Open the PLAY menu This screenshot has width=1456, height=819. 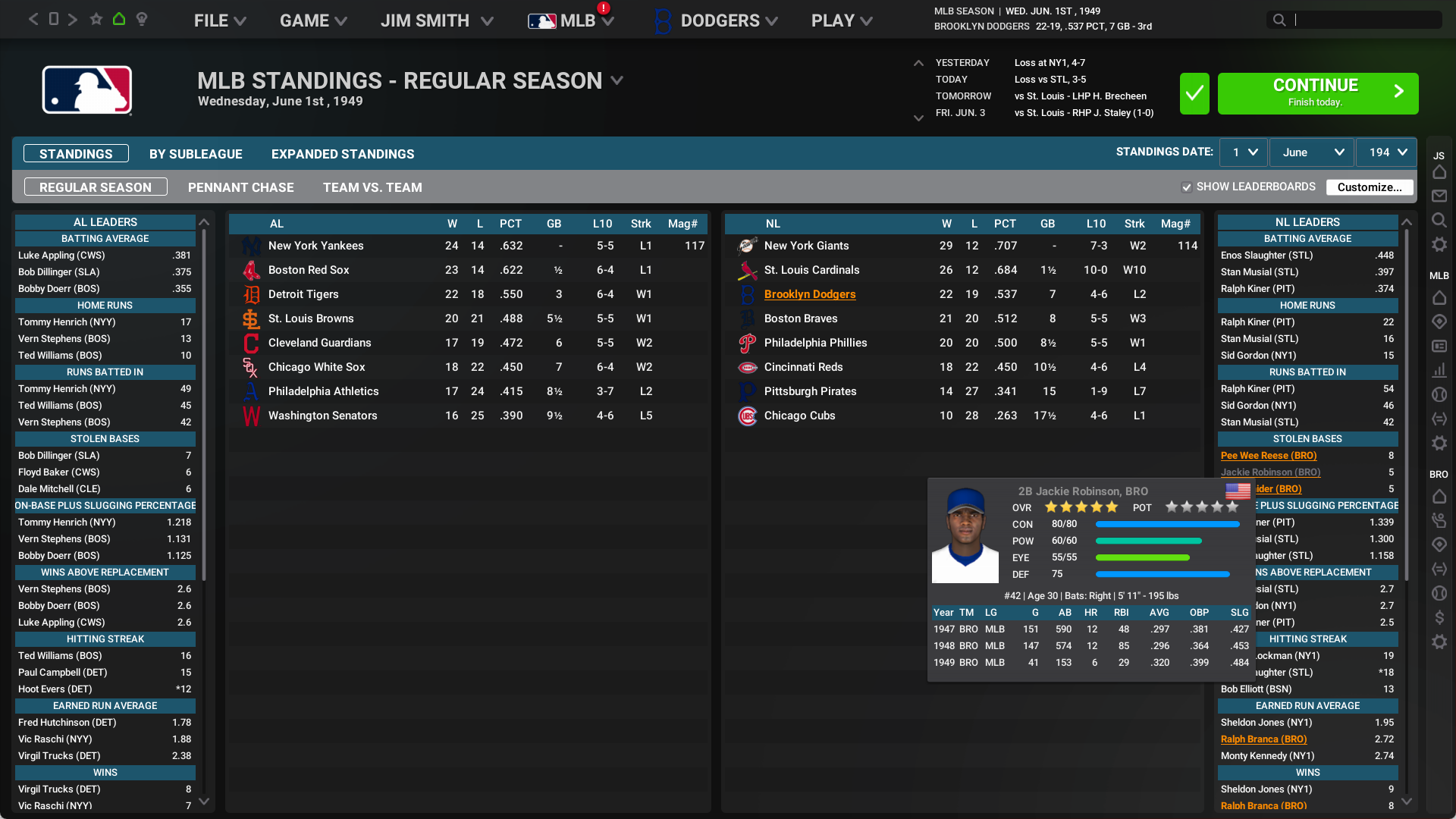pyautogui.click(x=841, y=20)
